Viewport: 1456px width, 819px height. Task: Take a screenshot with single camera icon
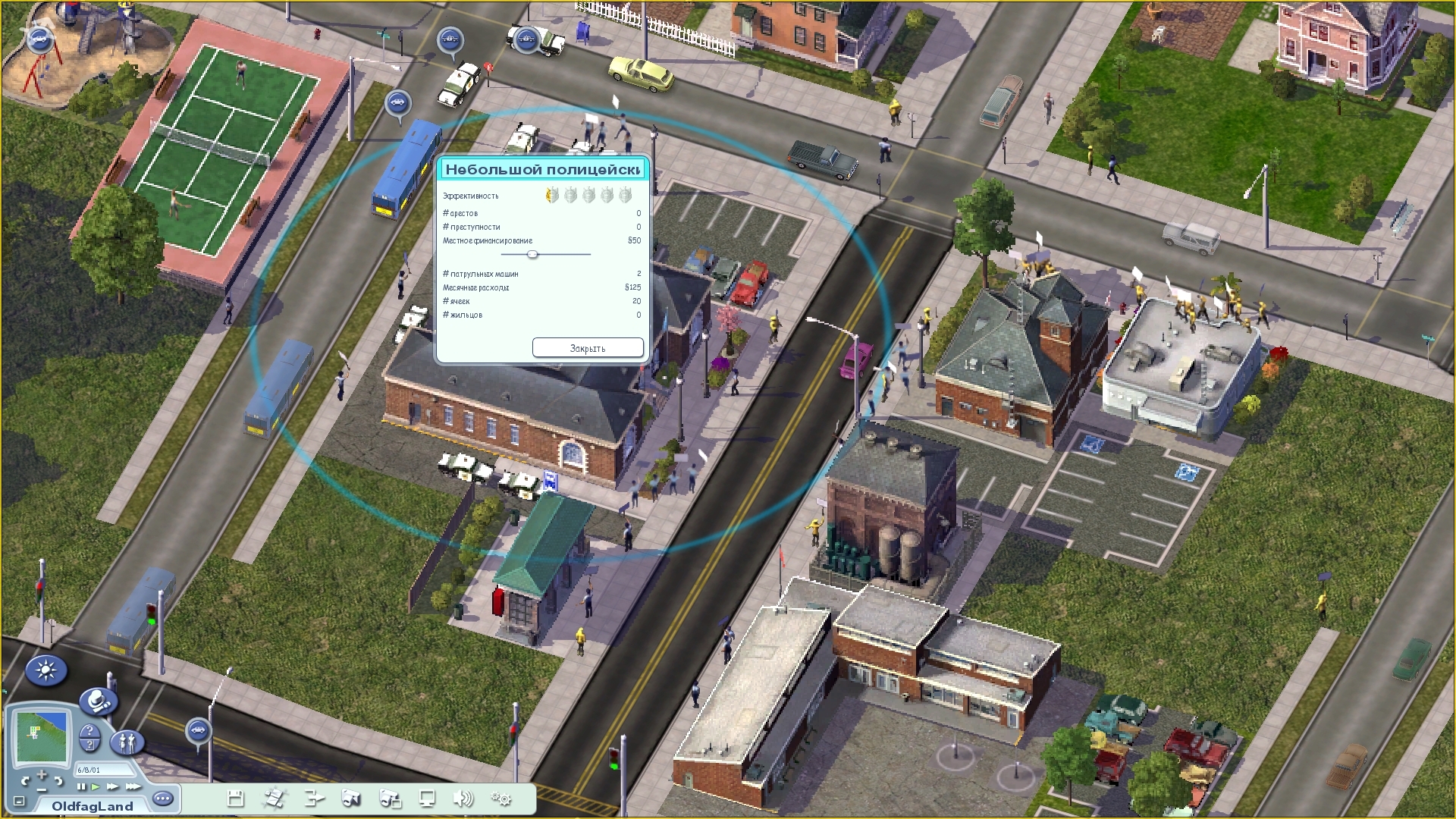click(350, 798)
